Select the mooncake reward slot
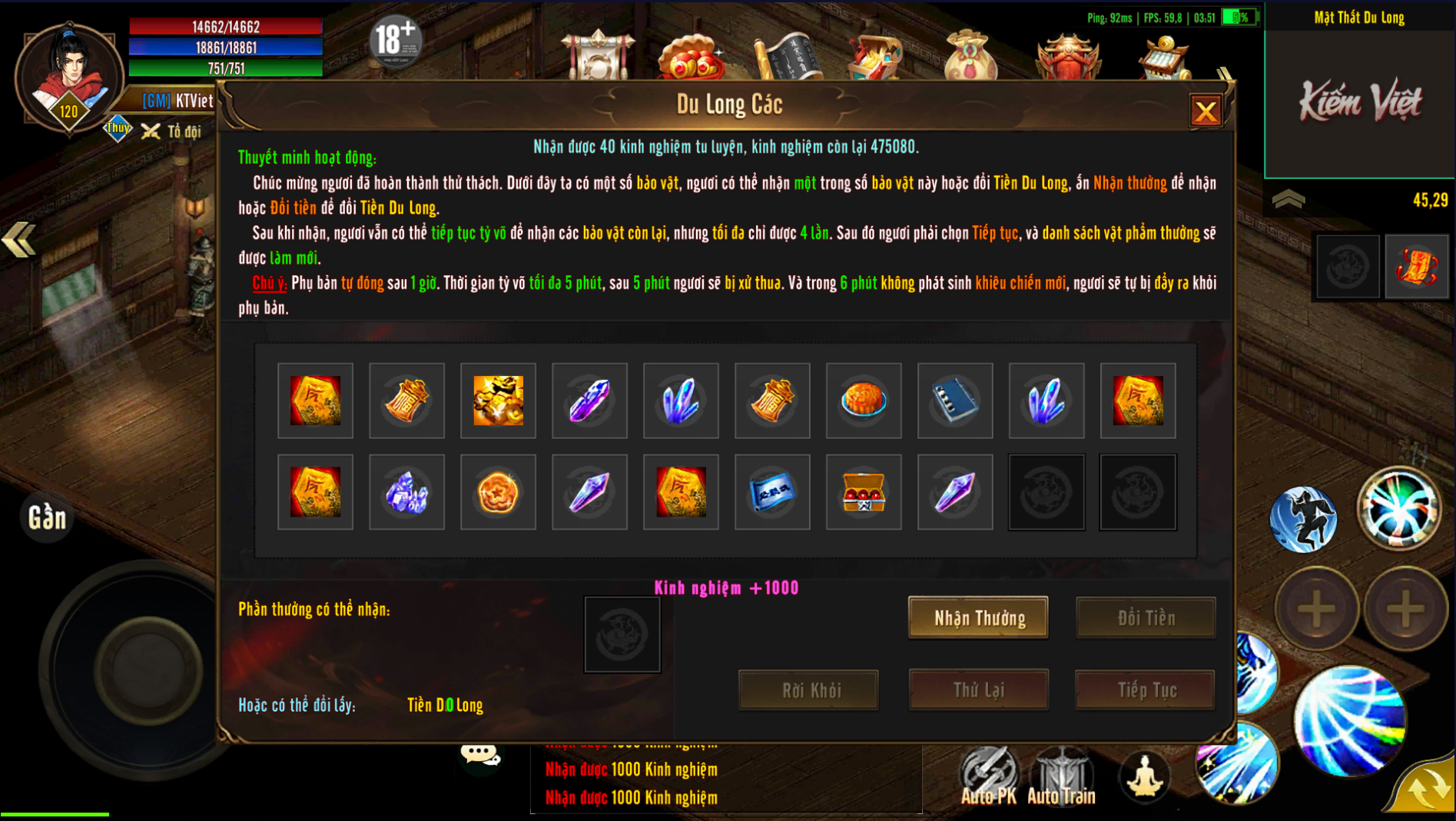This screenshot has height=821, width=1456. click(x=864, y=401)
